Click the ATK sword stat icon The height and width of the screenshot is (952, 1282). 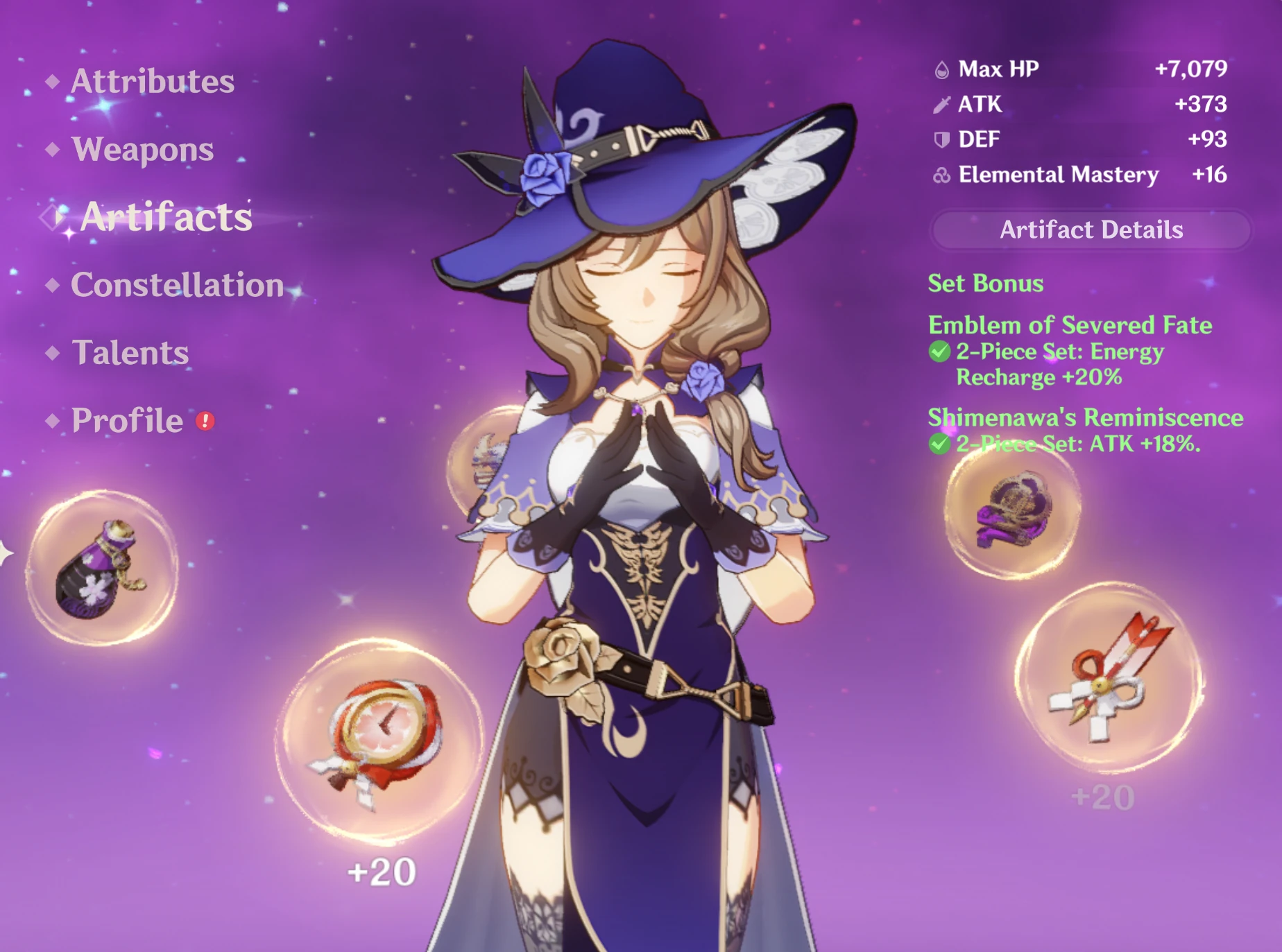(x=942, y=105)
